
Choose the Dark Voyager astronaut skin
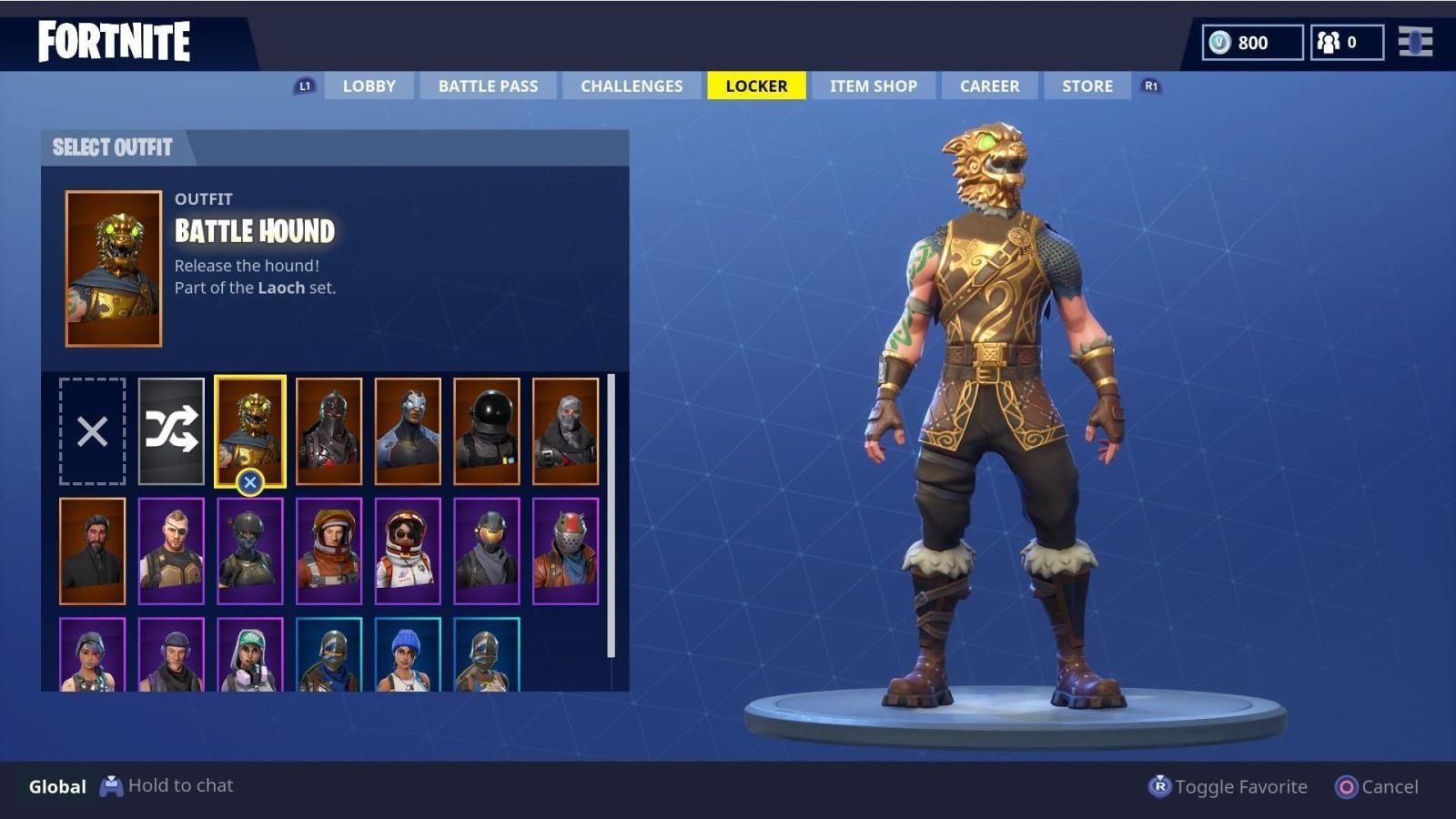pyautogui.click(x=485, y=430)
